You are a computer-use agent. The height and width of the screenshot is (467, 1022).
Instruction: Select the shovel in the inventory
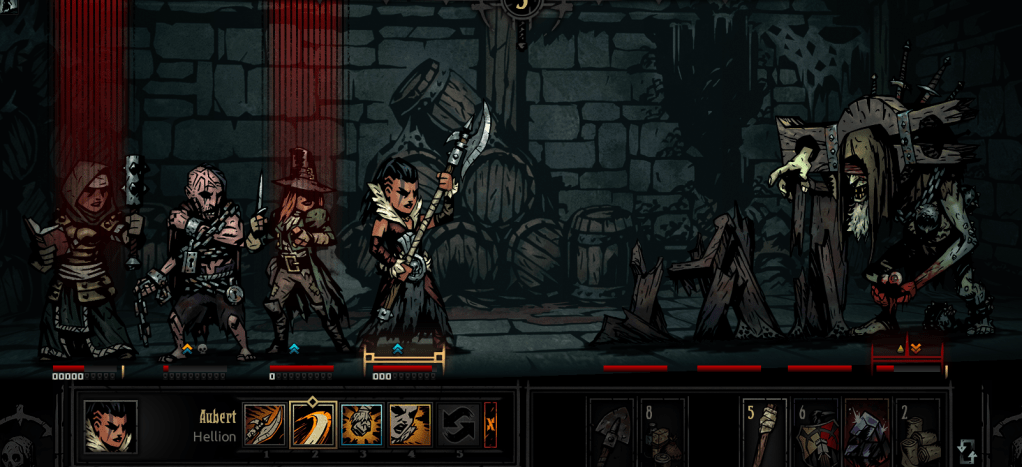[611, 432]
